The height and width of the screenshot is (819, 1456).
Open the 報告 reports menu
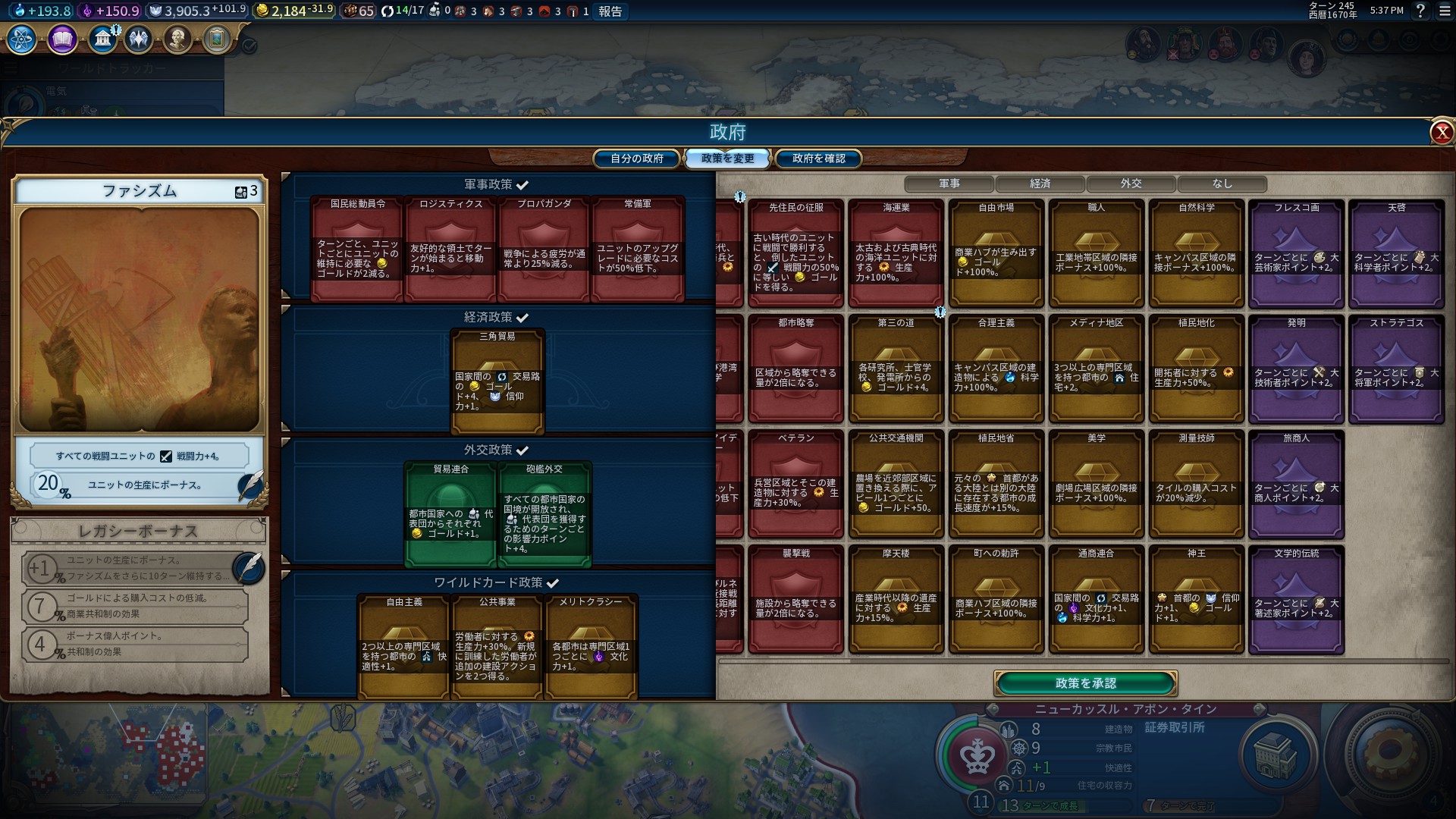tap(610, 11)
